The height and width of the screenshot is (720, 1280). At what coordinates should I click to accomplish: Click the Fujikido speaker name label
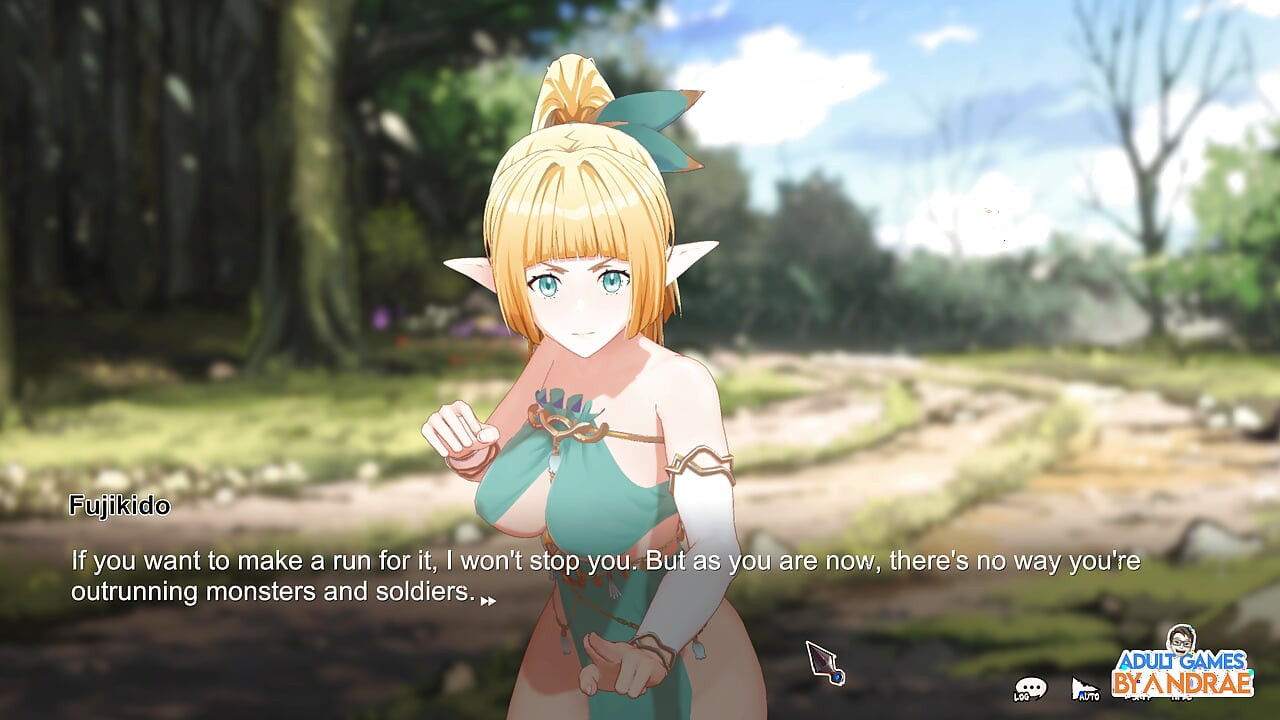pyautogui.click(x=121, y=506)
